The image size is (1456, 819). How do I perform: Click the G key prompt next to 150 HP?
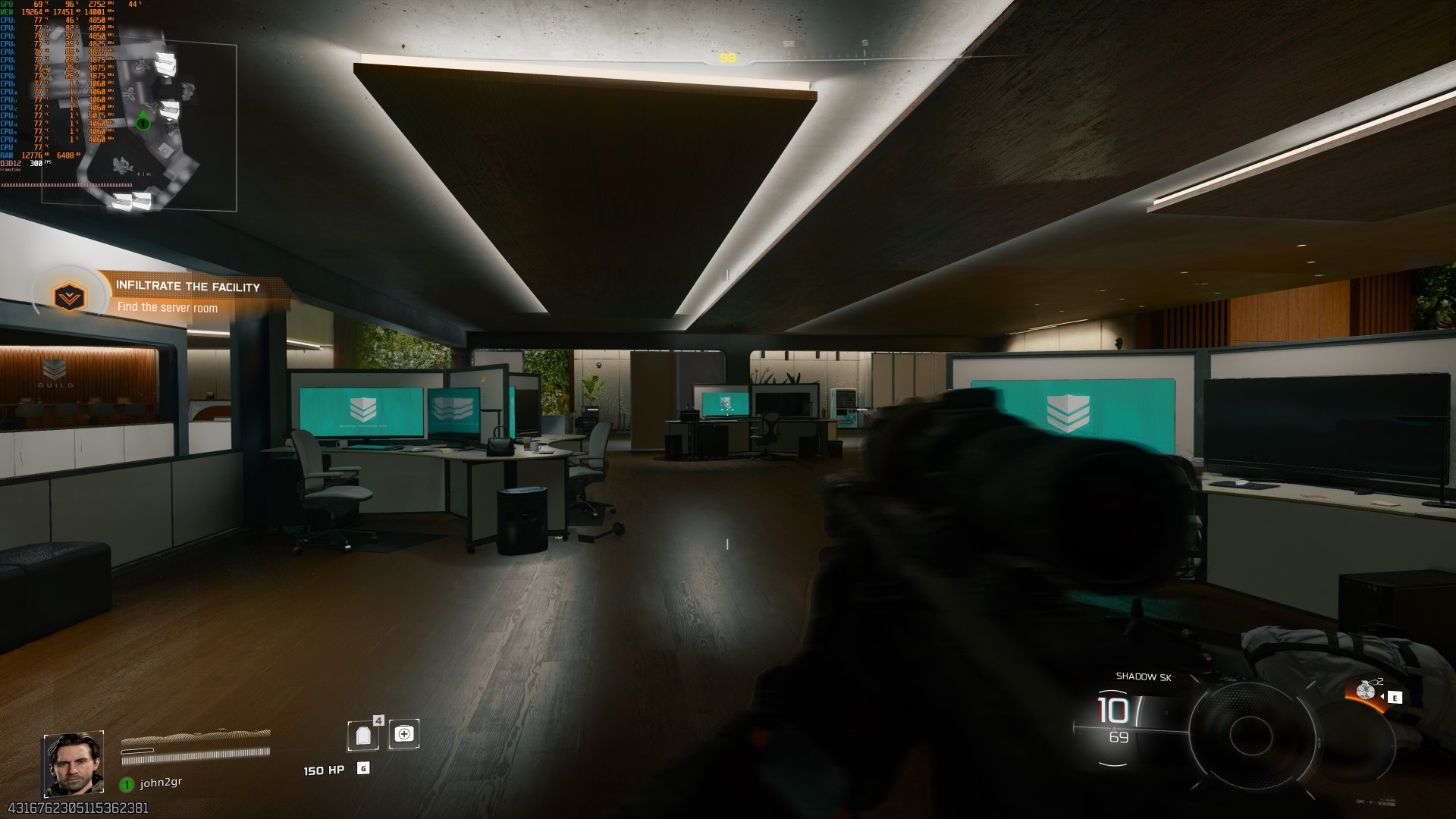(363, 768)
